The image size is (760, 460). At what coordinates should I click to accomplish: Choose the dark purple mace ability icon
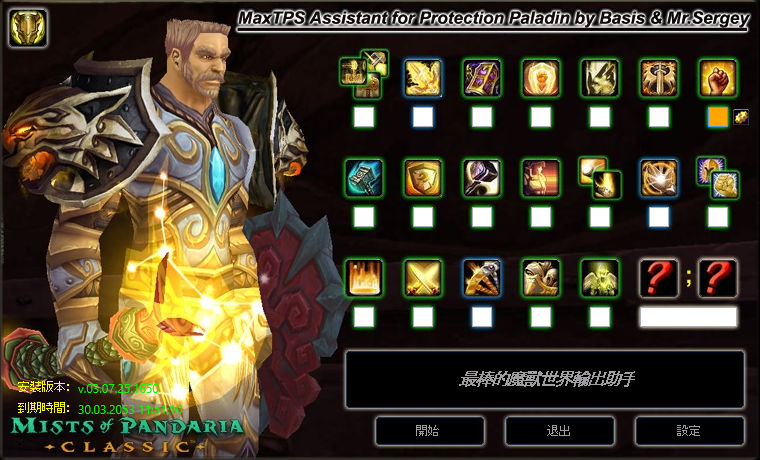(481, 177)
